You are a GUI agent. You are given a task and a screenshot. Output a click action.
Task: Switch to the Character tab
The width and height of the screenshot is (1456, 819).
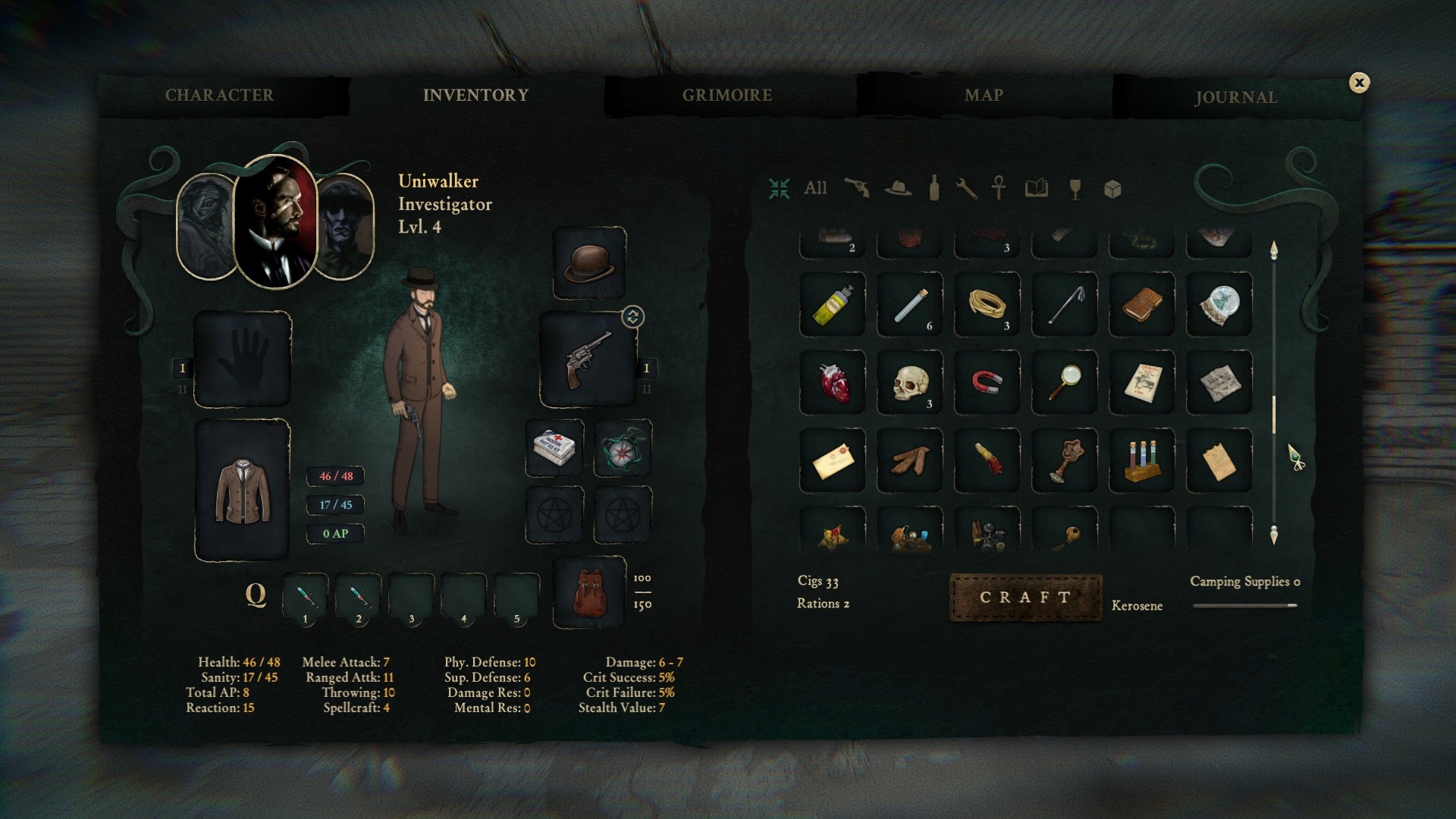219,96
